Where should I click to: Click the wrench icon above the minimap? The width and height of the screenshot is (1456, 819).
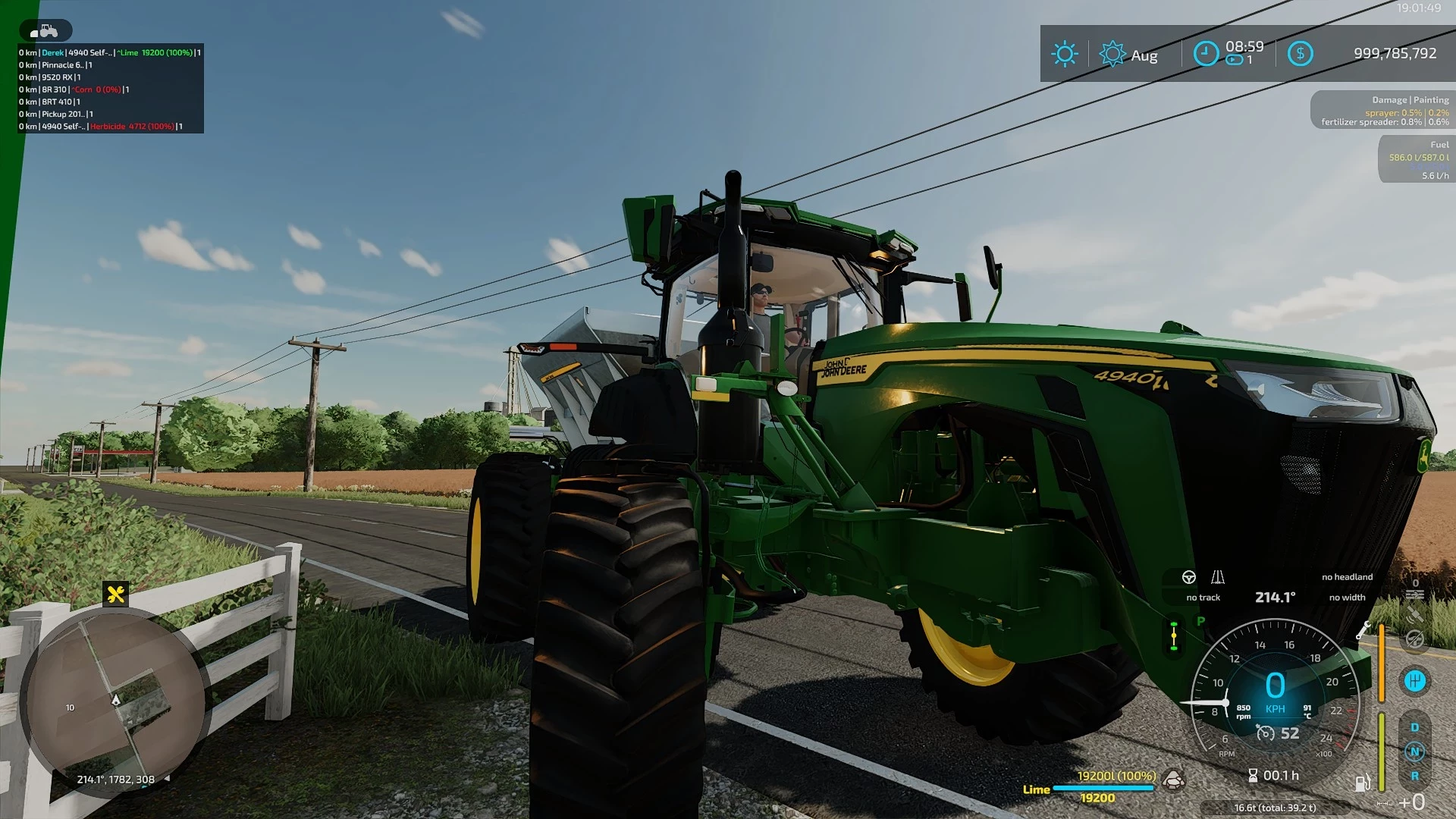pos(115,595)
